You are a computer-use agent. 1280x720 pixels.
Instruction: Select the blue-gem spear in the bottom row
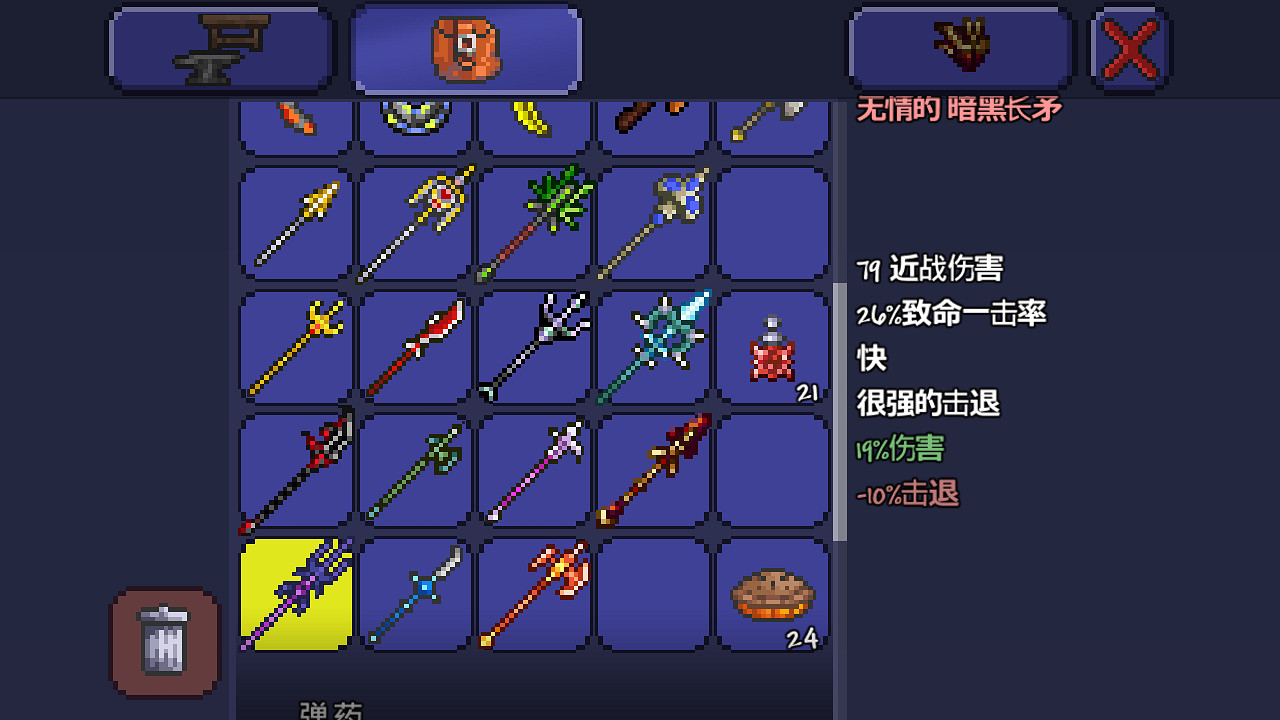[415, 595]
